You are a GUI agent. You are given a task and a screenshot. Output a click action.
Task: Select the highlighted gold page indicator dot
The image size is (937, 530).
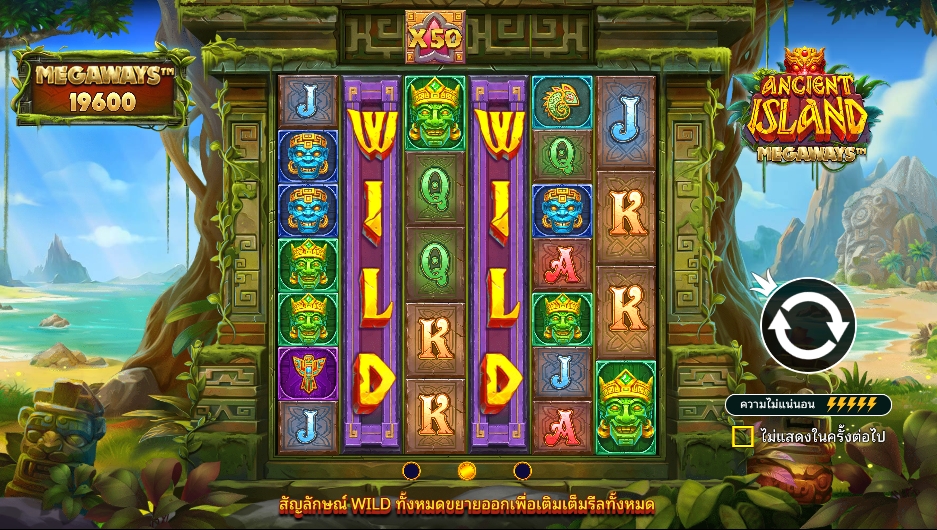click(x=466, y=470)
